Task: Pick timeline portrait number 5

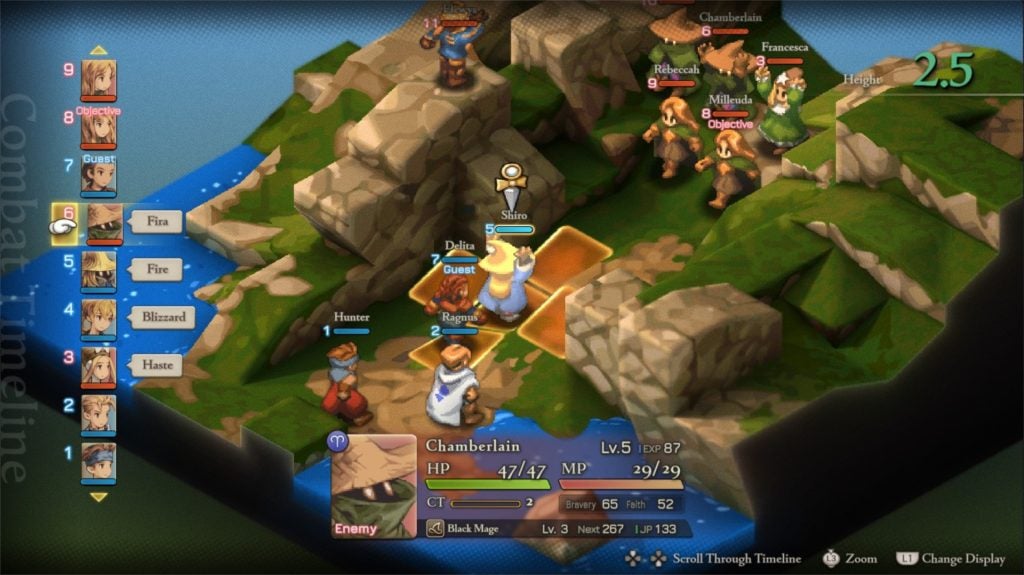Action: click(98, 270)
